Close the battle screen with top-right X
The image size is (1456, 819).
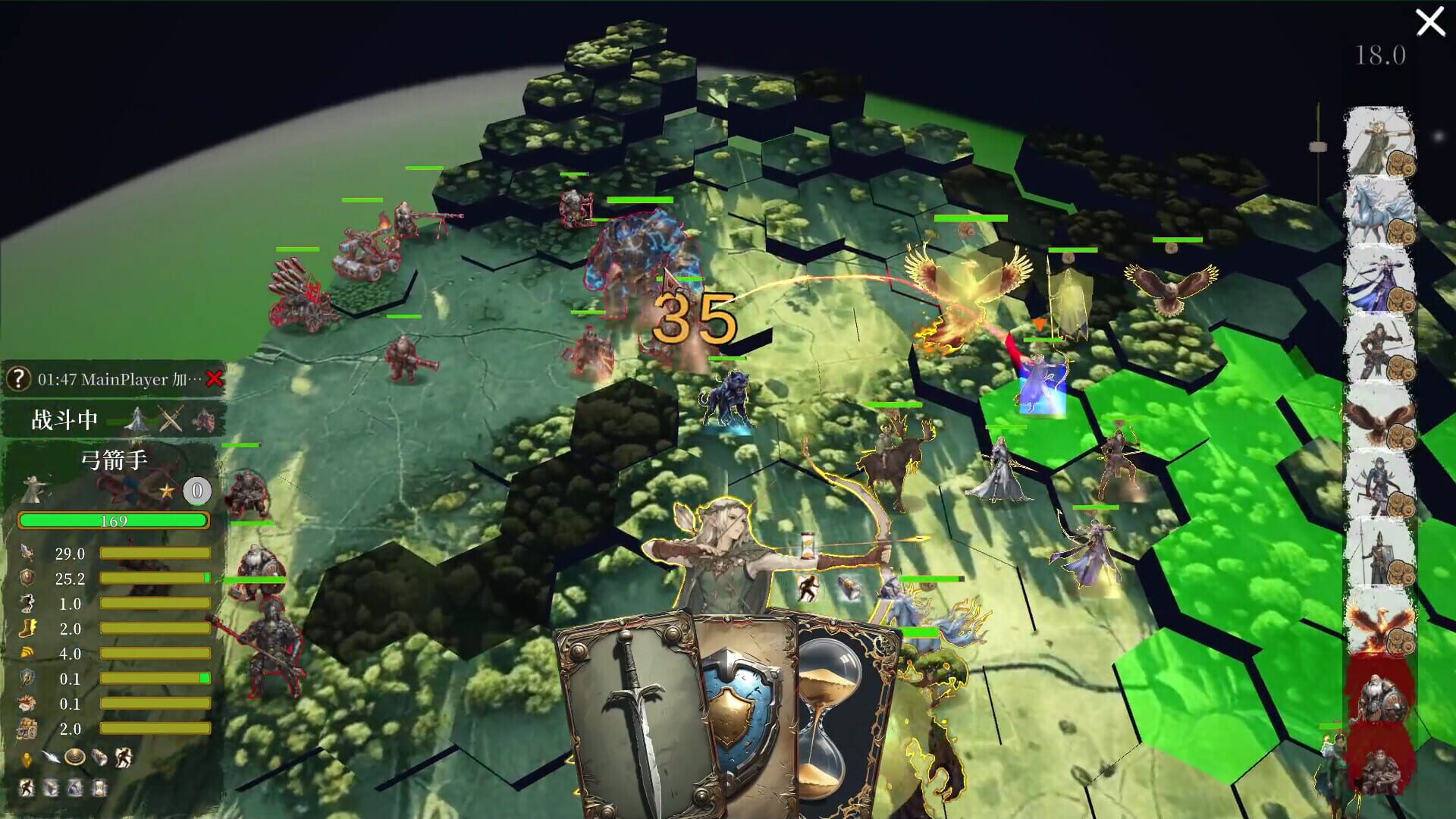[x=1430, y=23]
